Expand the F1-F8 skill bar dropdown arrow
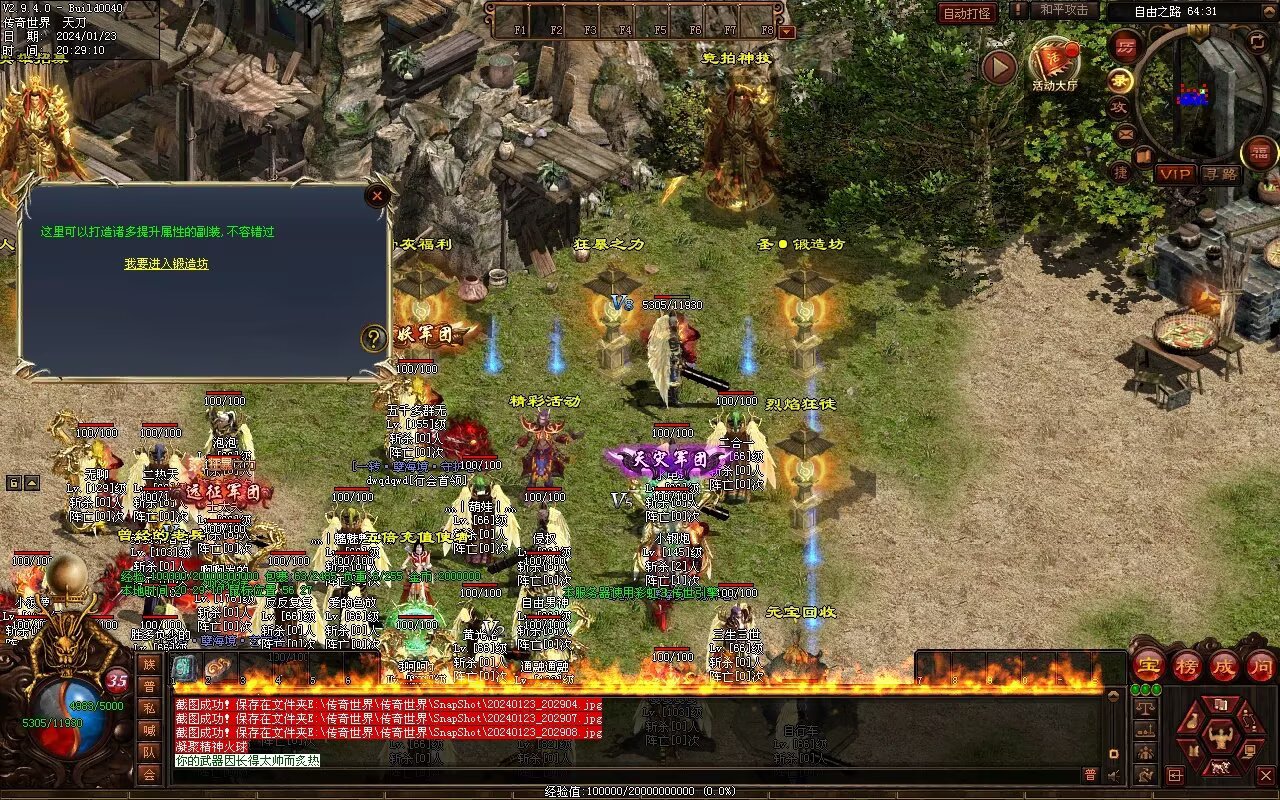 pos(786,31)
